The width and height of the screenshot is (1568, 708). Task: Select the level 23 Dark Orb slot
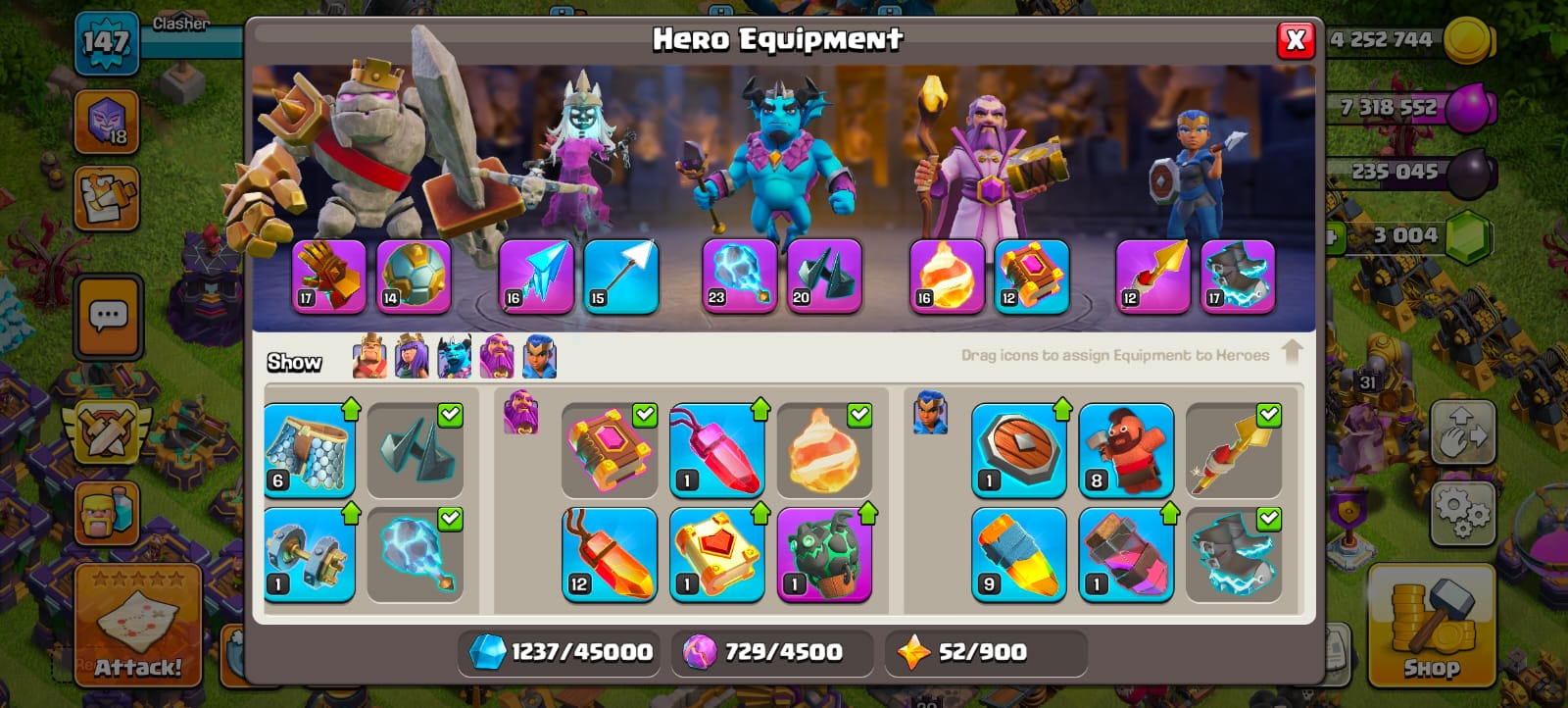[x=740, y=277]
